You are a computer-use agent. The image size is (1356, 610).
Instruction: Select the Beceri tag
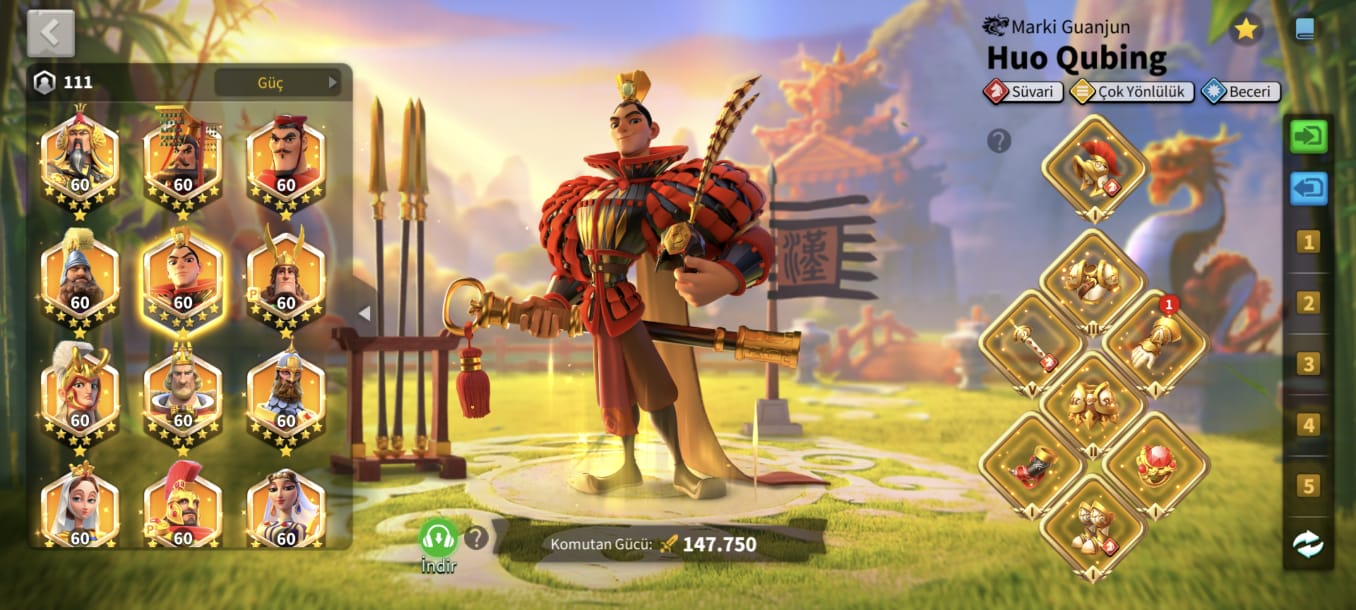click(x=1241, y=92)
